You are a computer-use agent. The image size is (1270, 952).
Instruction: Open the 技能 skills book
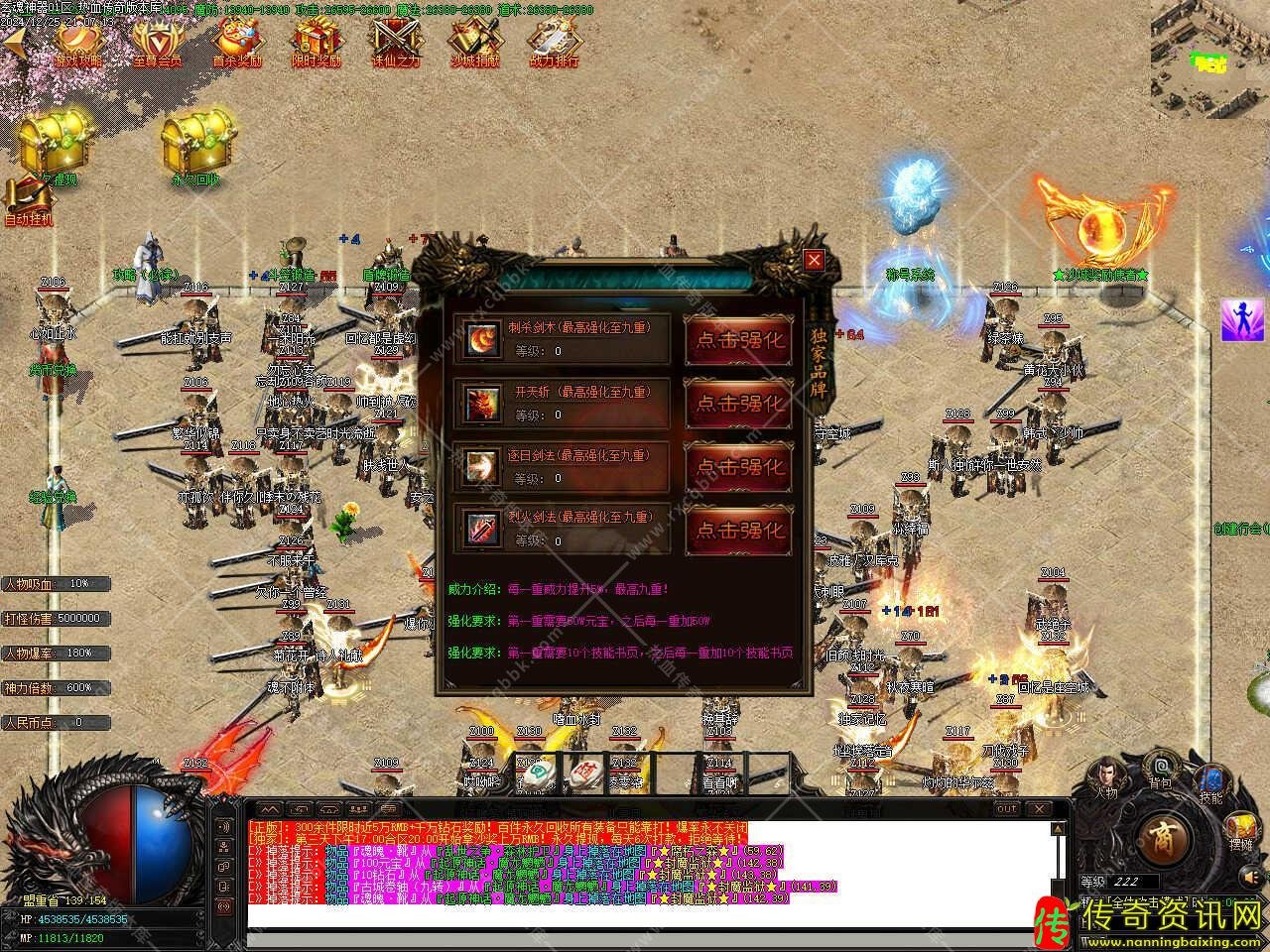point(1210,781)
